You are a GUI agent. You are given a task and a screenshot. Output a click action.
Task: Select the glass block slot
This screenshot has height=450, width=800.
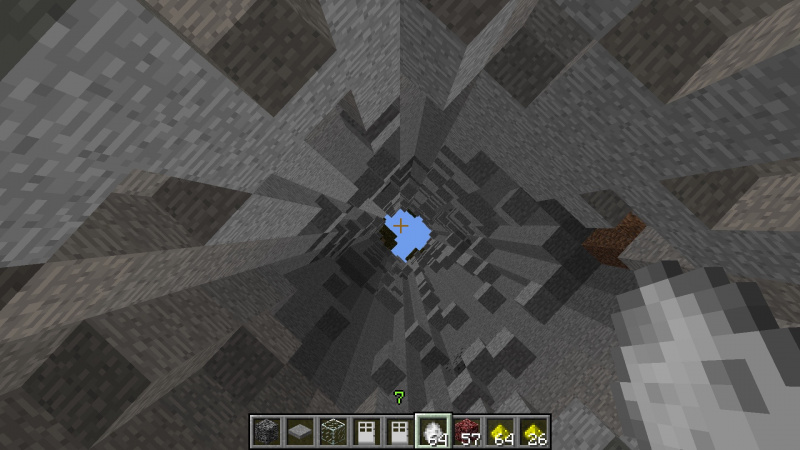(331, 431)
